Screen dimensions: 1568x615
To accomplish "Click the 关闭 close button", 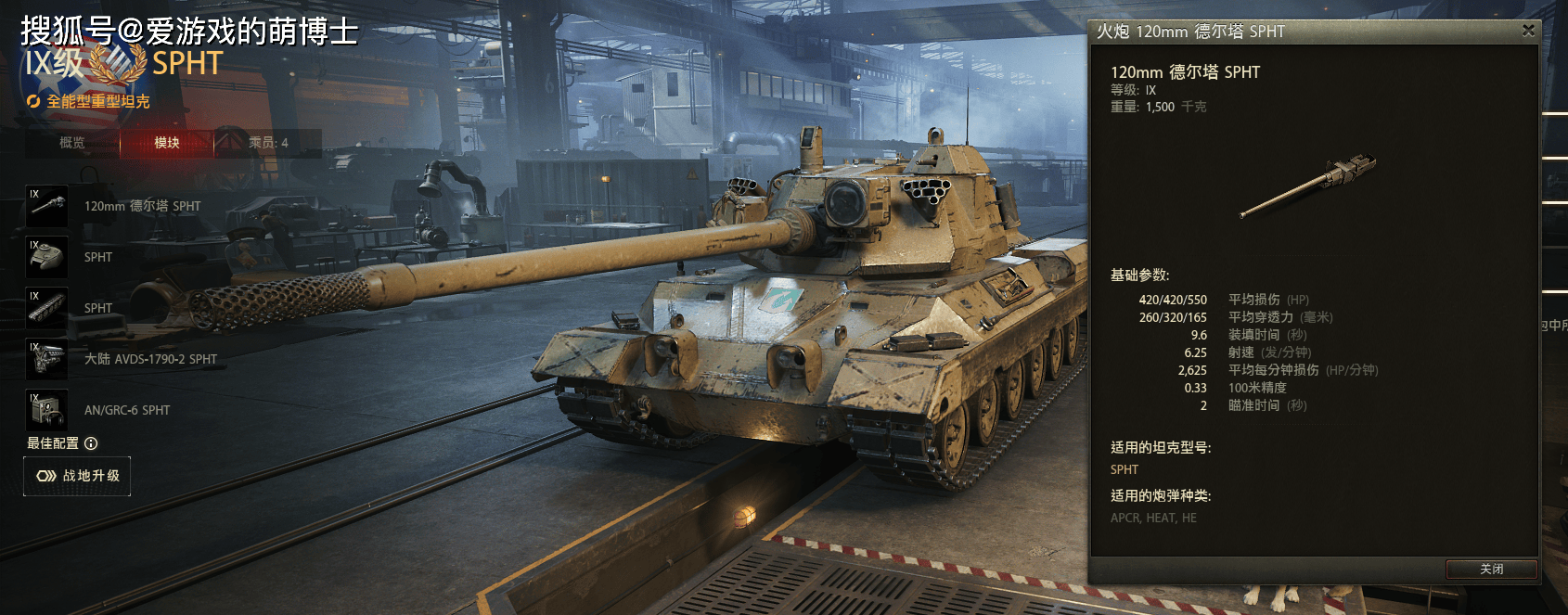I will [x=1491, y=569].
